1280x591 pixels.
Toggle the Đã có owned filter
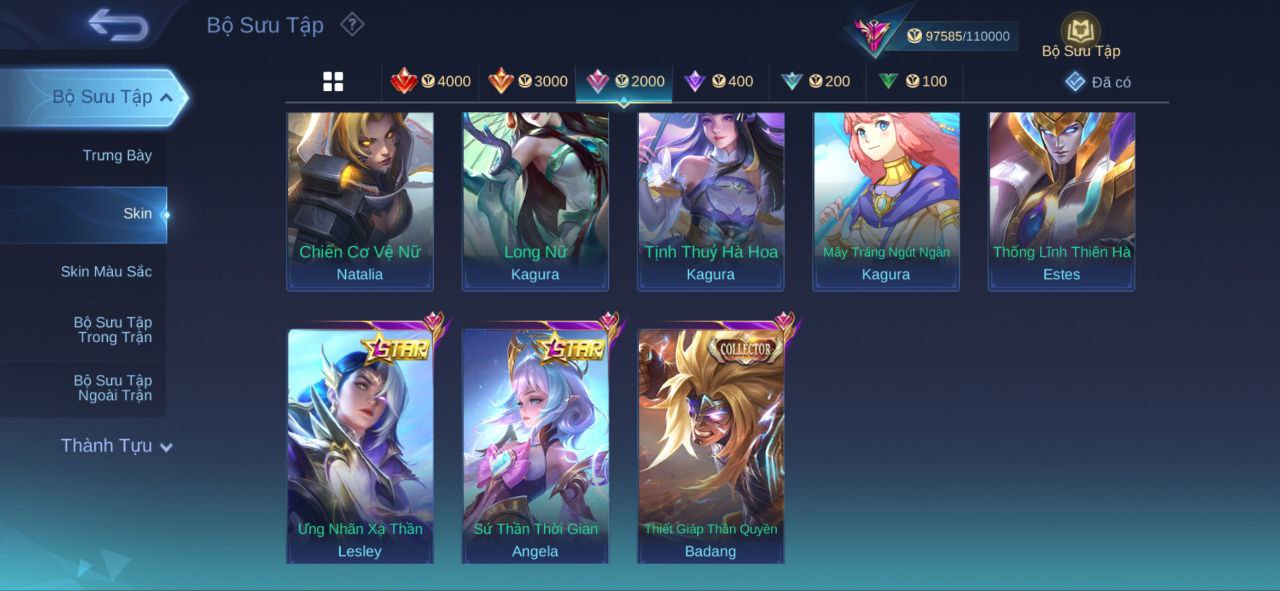(1098, 82)
